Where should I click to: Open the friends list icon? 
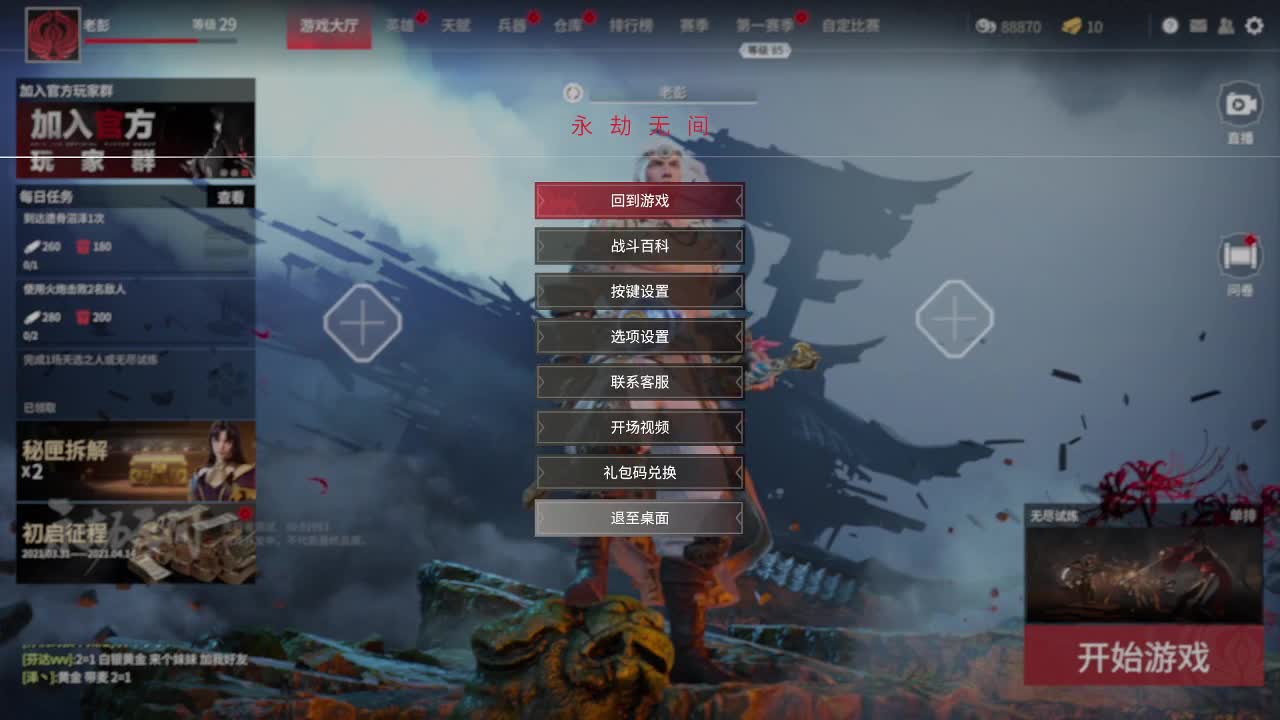tap(1226, 26)
